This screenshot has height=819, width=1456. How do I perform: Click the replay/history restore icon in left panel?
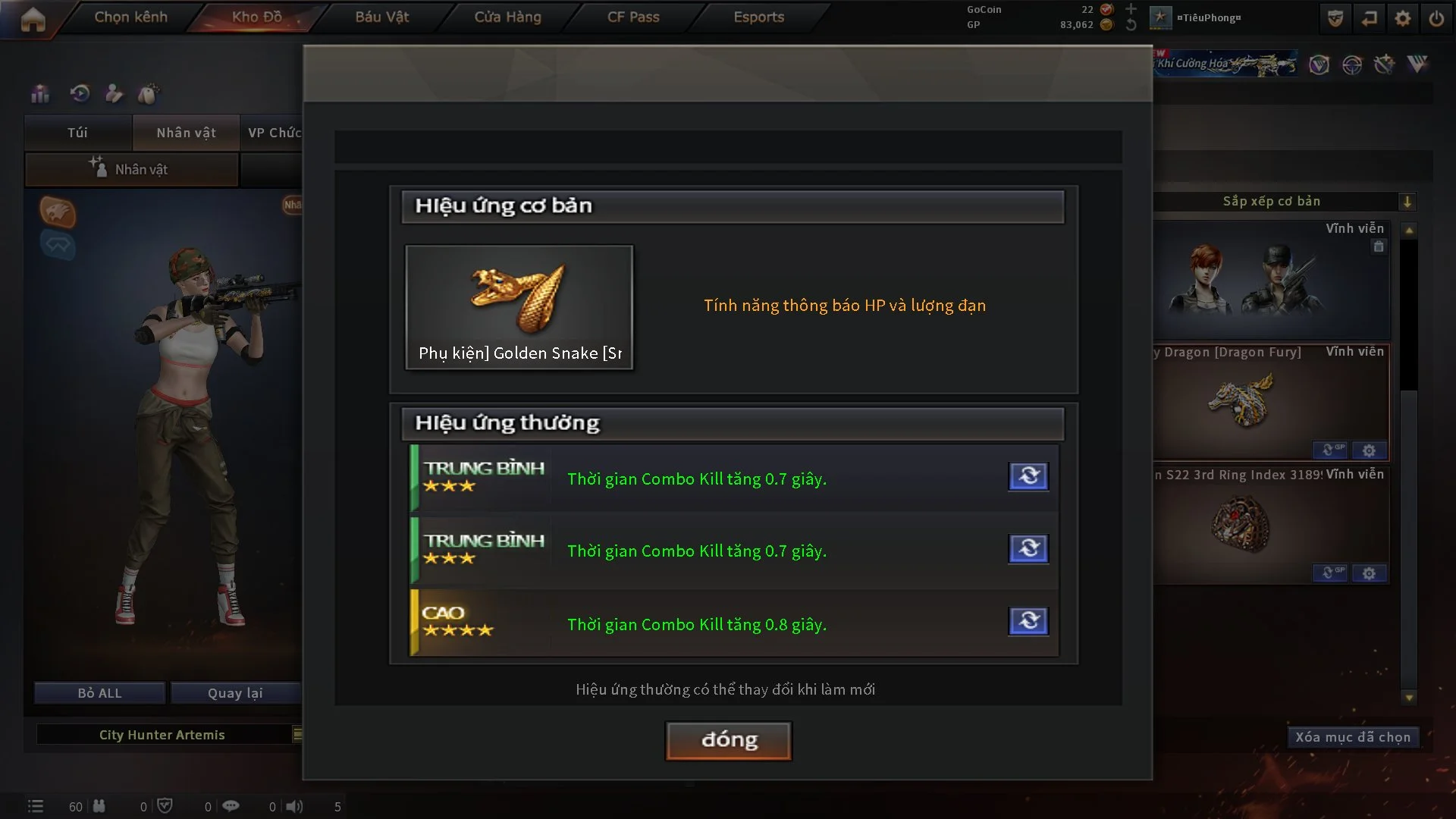(x=79, y=93)
